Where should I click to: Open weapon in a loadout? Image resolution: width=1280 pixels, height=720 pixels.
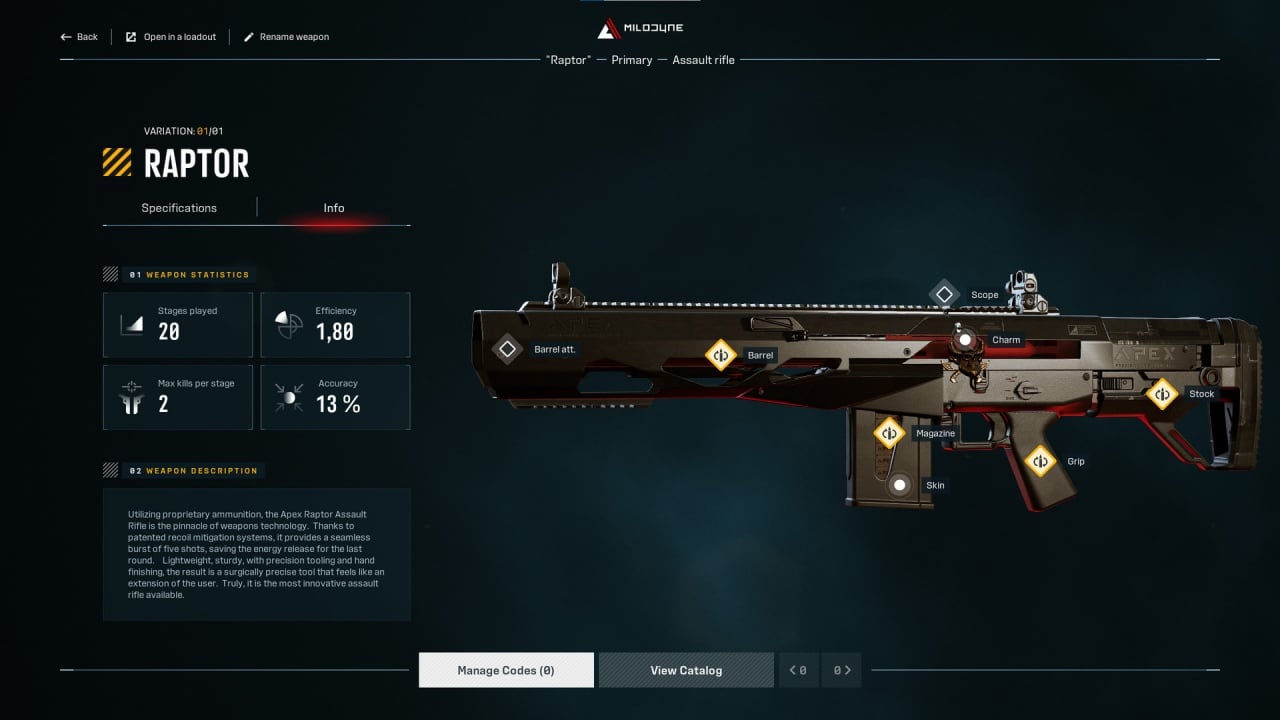click(x=170, y=37)
